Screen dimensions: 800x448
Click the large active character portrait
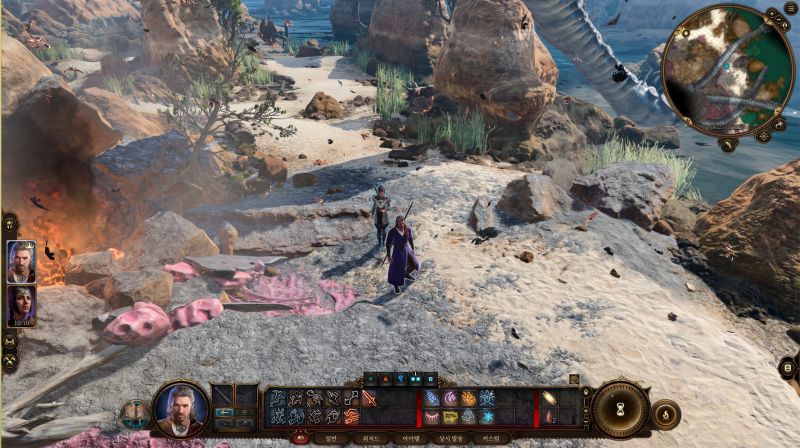point(181,409)
